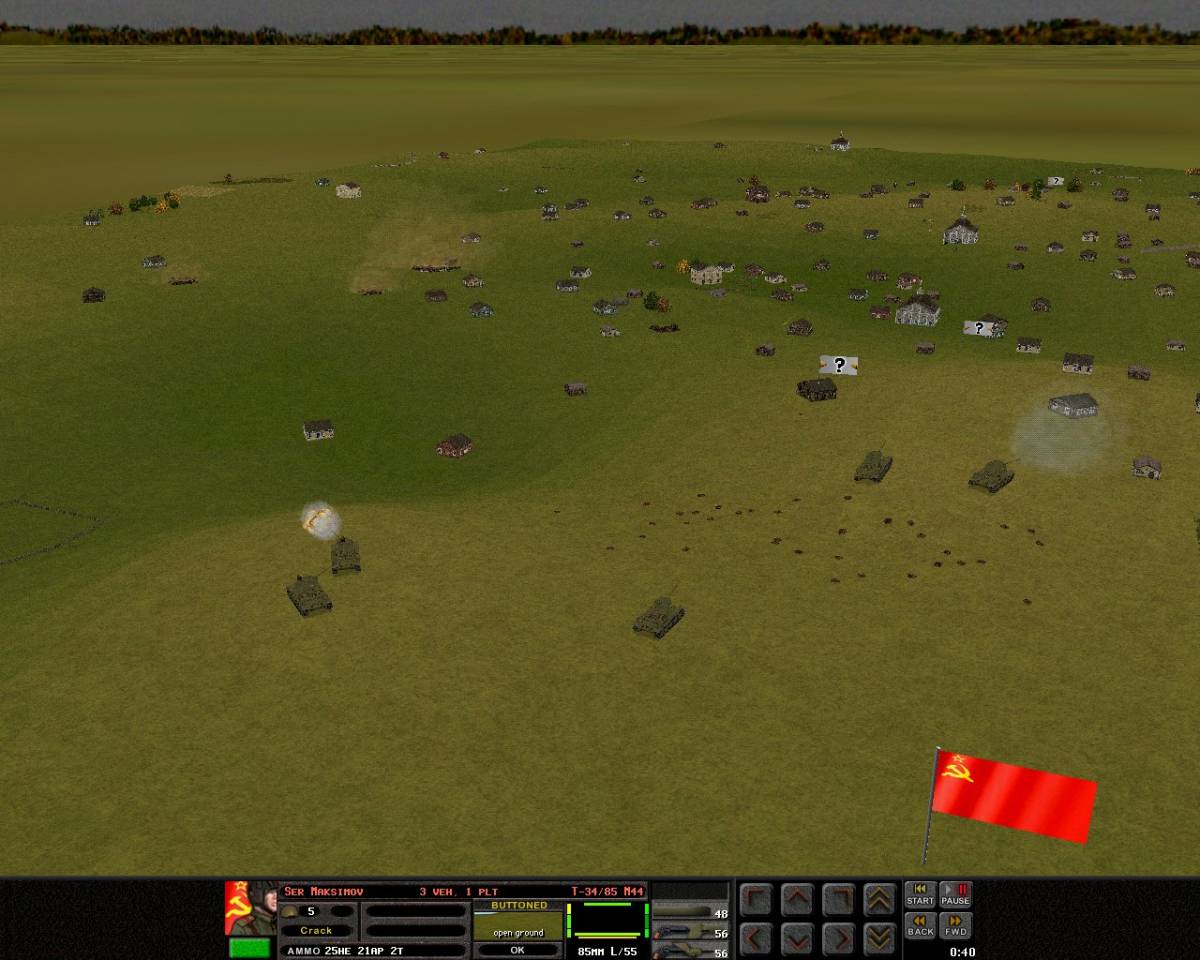Click the right-arrow camera button
The width and height of the screenshot is (1200, 960).
[x=838, y=938]
